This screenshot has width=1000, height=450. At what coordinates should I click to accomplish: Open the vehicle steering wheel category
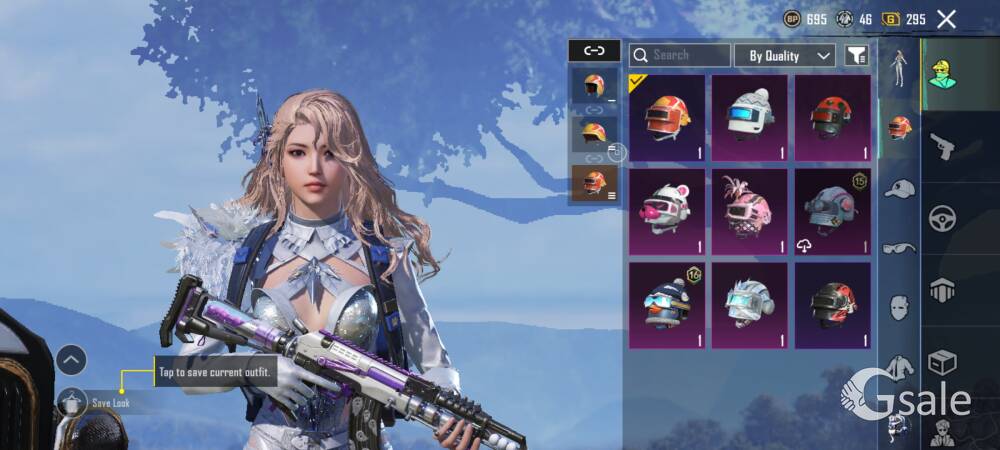click(941, 217)
